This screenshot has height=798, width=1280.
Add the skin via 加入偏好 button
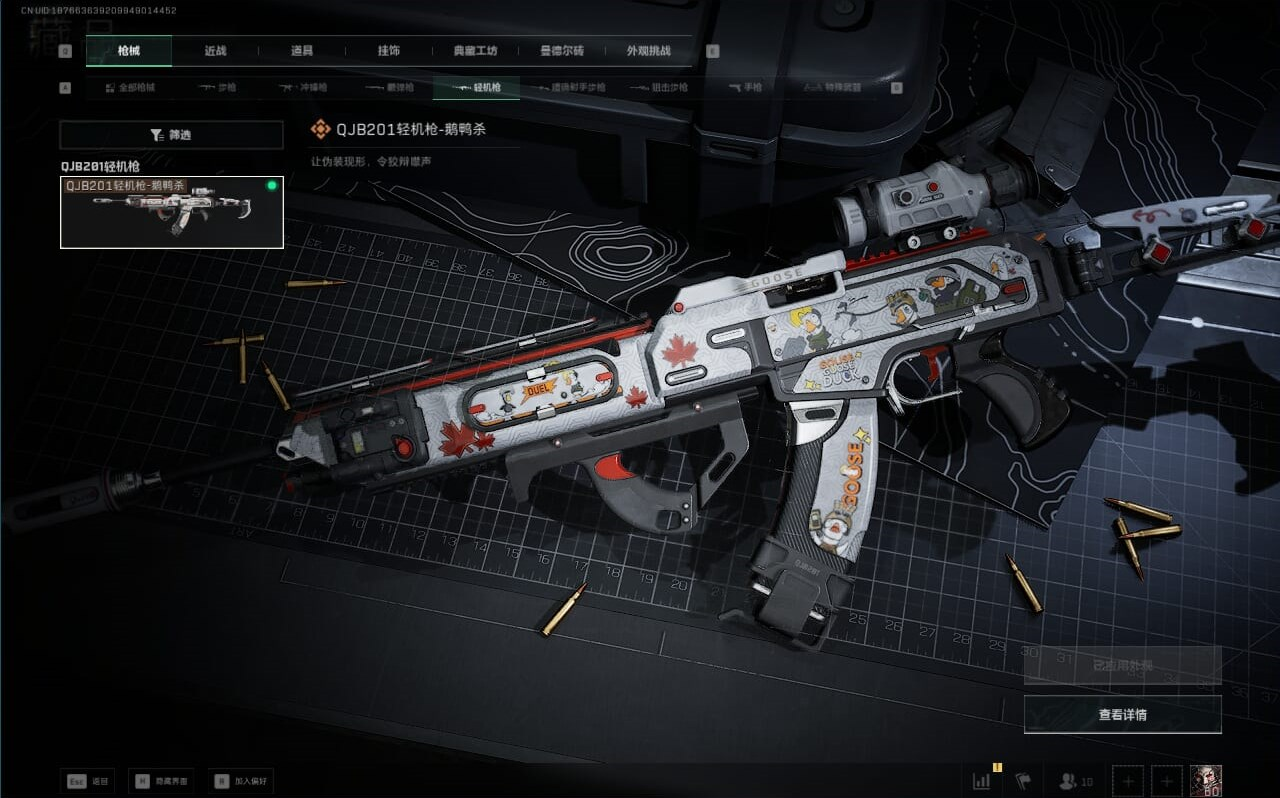coord(241,781)
